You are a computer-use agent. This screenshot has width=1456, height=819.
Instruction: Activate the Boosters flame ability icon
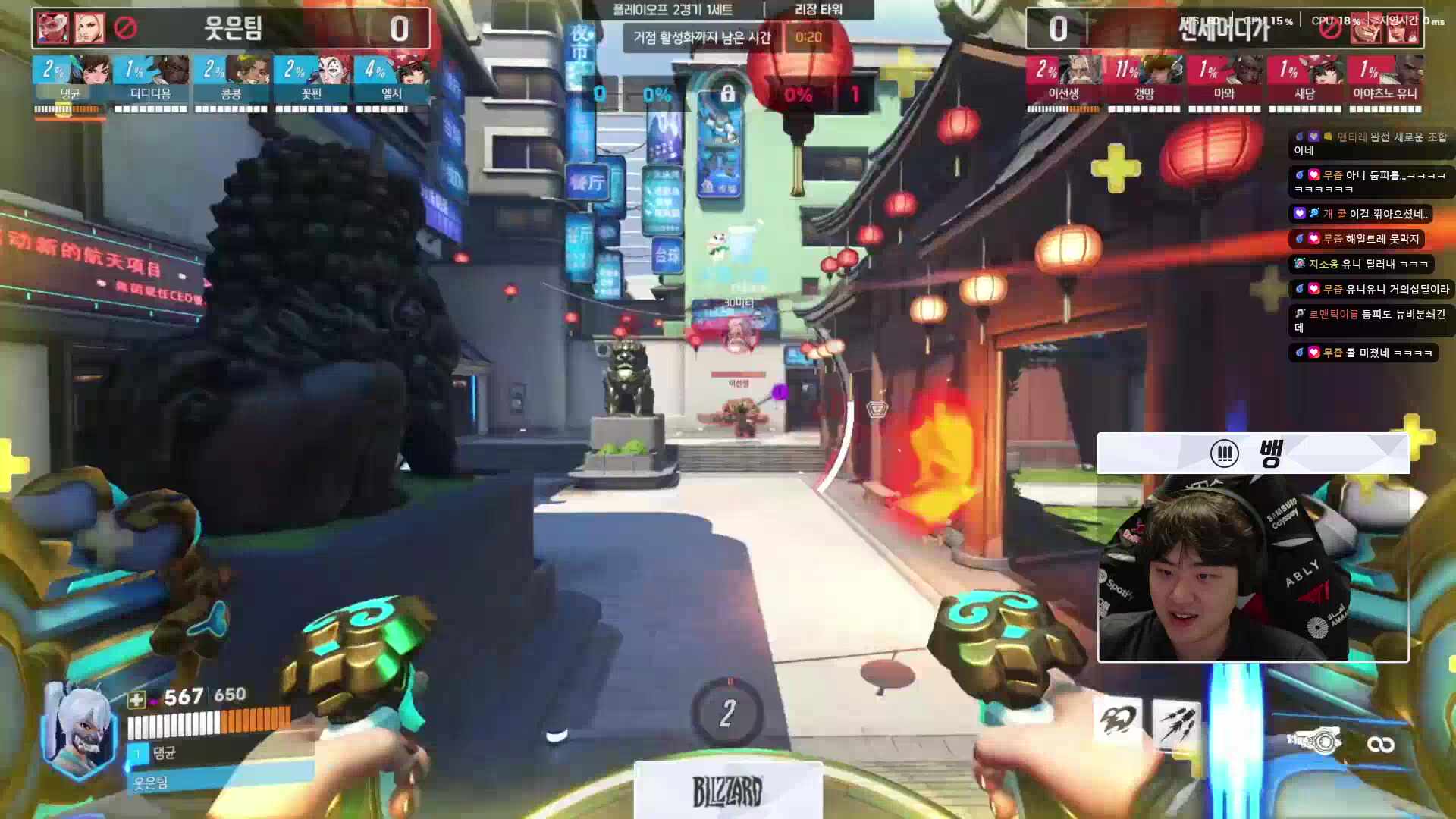[x=1117, y=720]
